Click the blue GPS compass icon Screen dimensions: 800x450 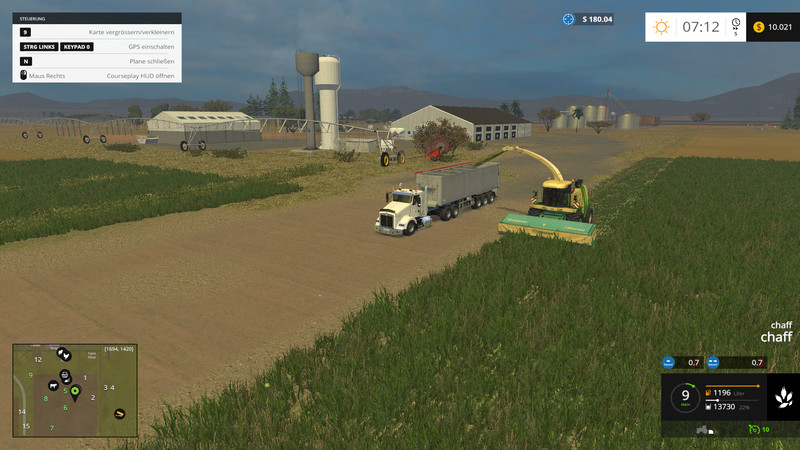pos(569,19)
